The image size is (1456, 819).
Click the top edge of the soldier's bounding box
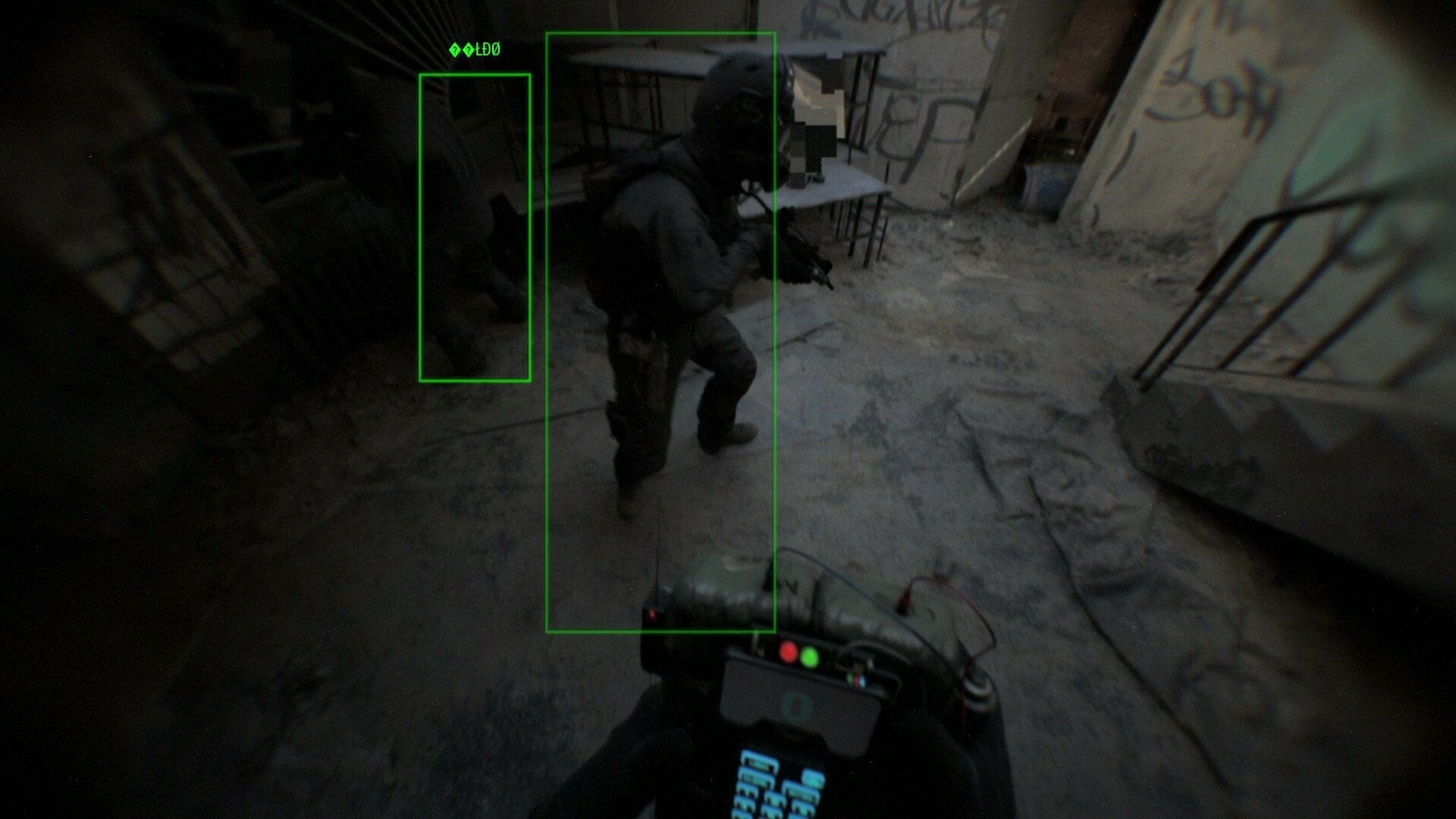660,32
